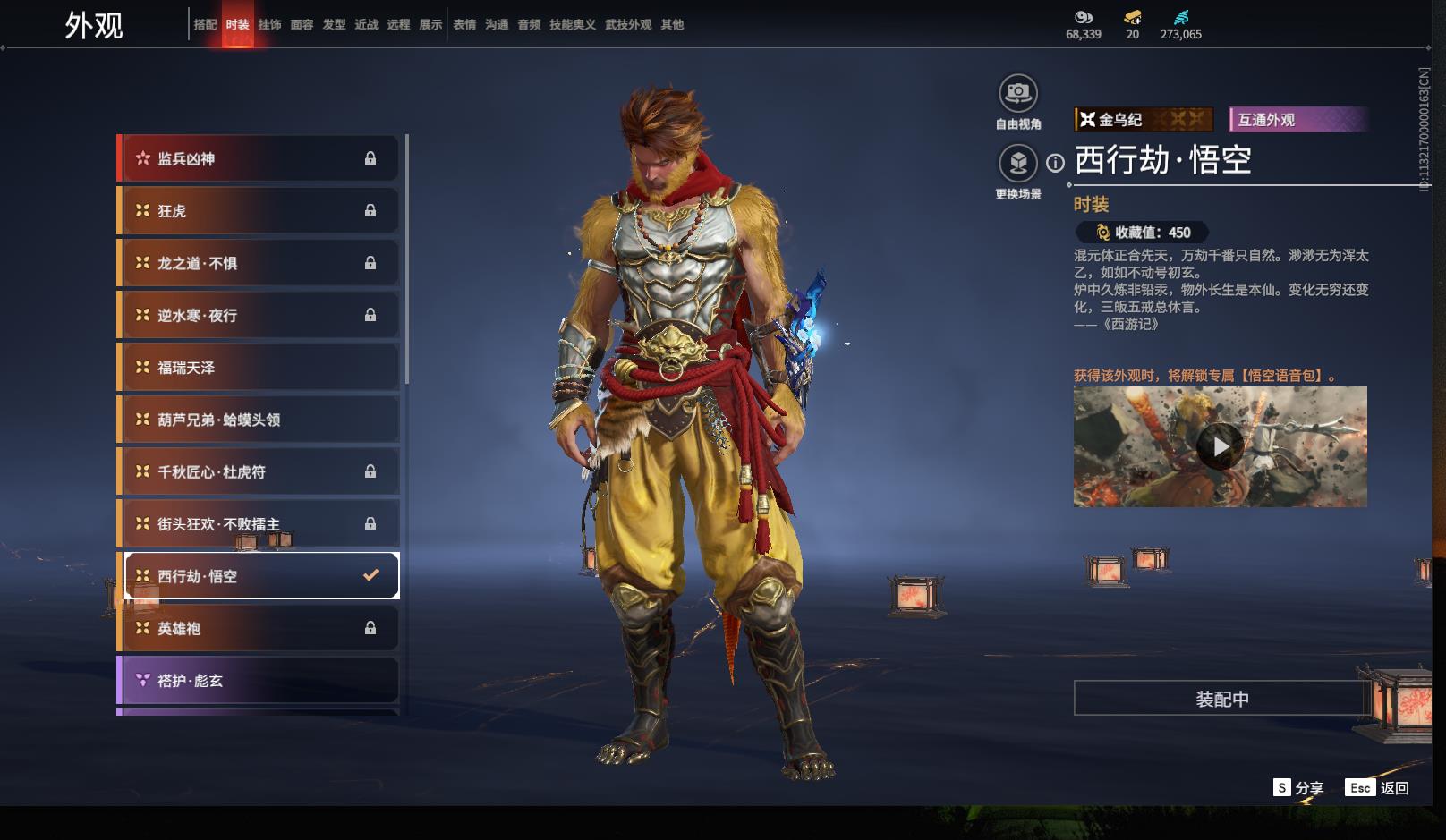
Task: Open the 面容 face tab
Action: (x=302, y=25)
